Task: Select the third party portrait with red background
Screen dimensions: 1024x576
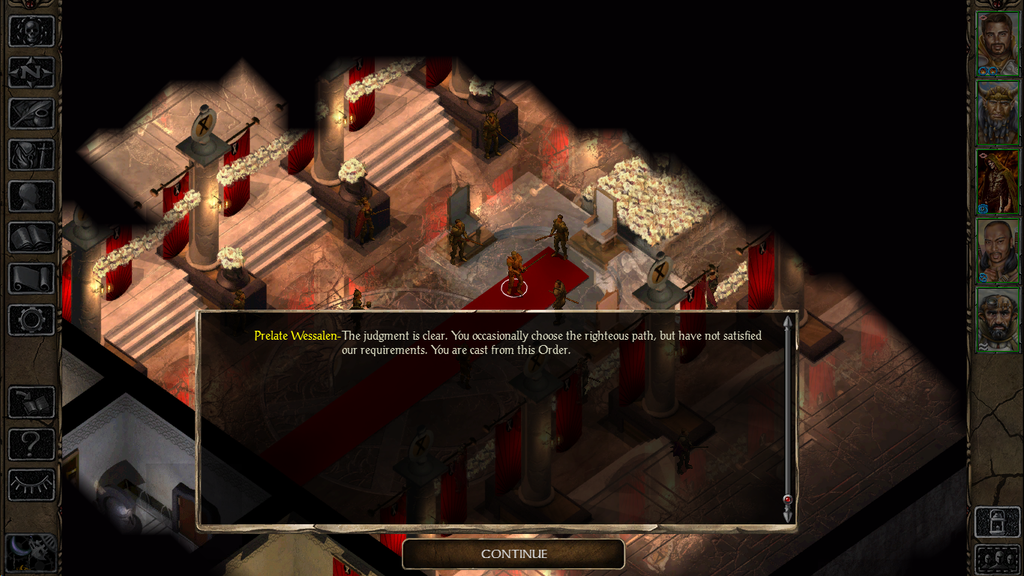Action: click(997, 182)
